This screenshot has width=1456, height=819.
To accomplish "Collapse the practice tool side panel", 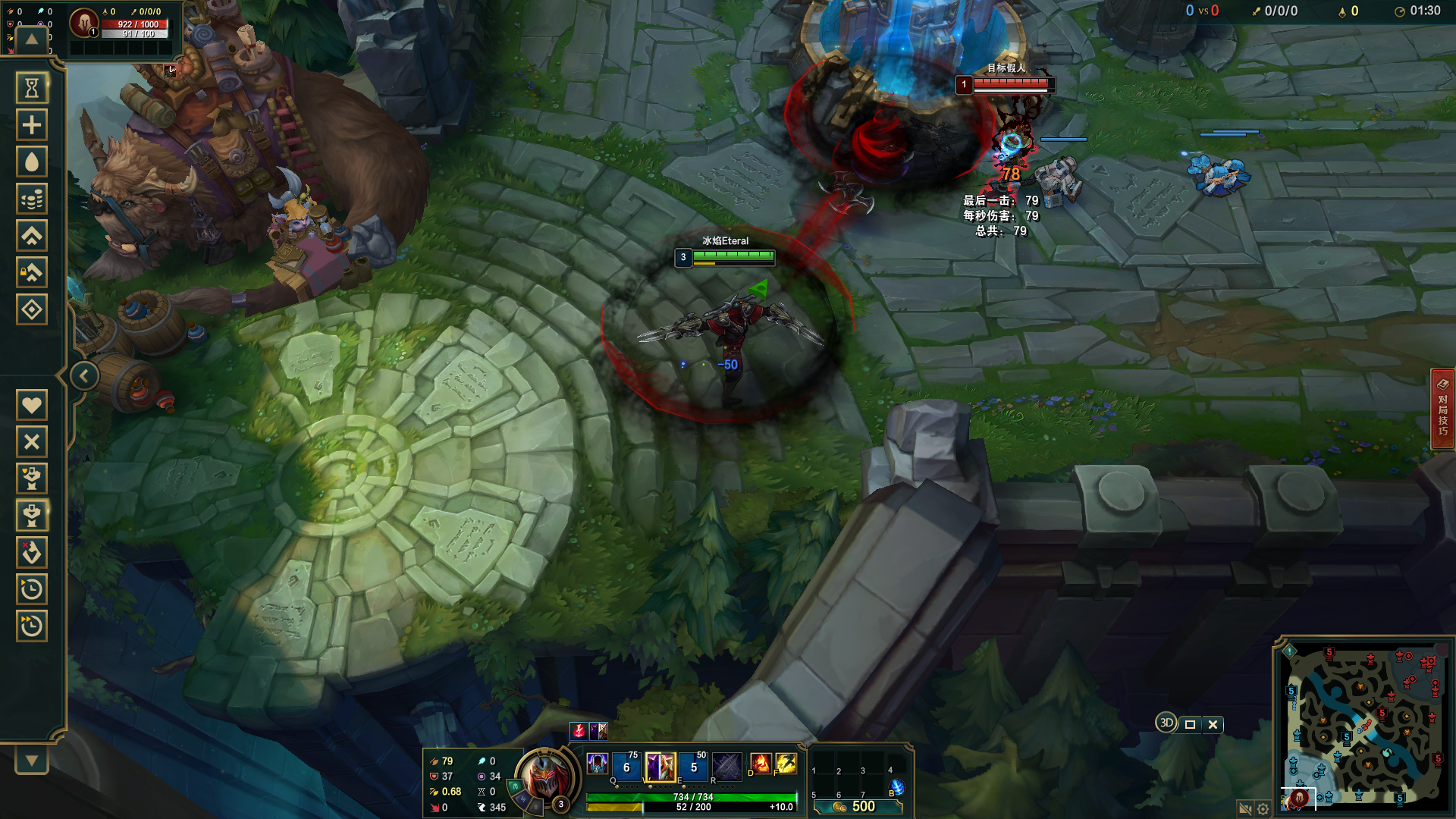I will tap(84, 376).
